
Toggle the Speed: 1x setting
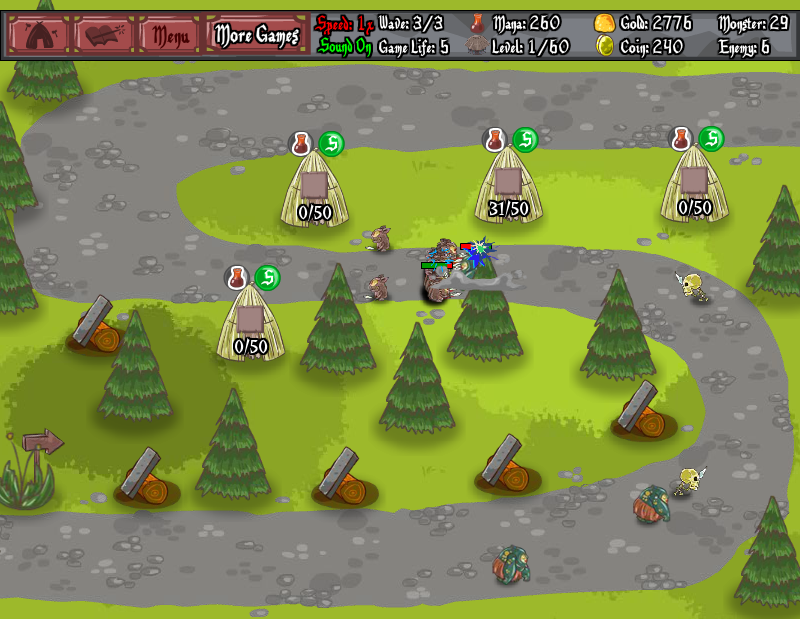pyautogui.click(x=345, y=23)
